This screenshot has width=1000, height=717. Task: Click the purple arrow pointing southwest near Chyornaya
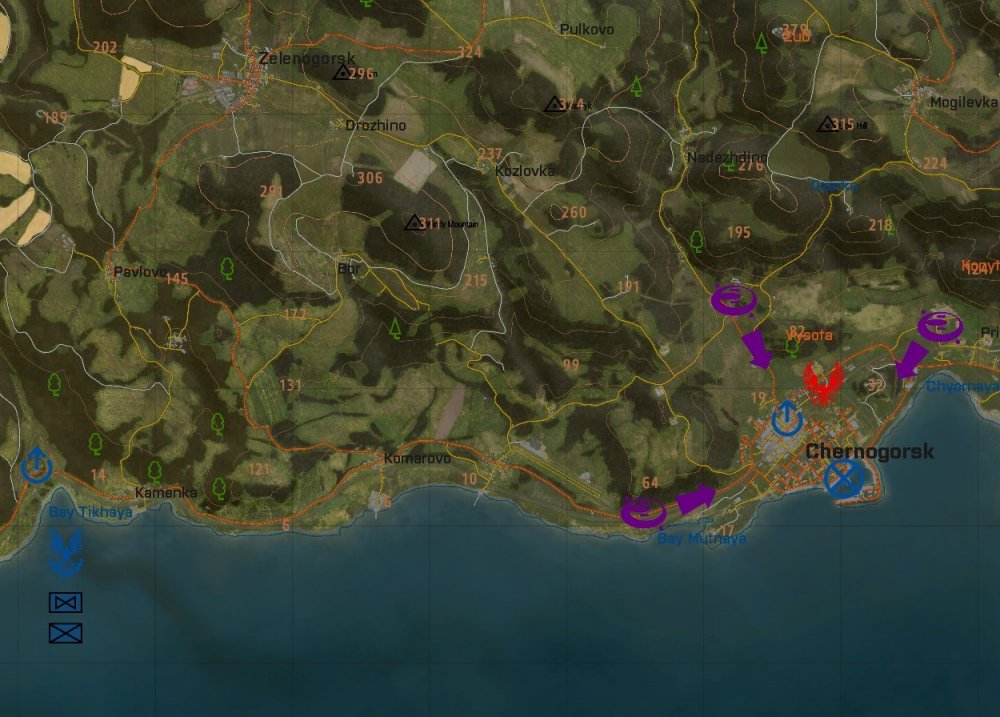[910, 359]
